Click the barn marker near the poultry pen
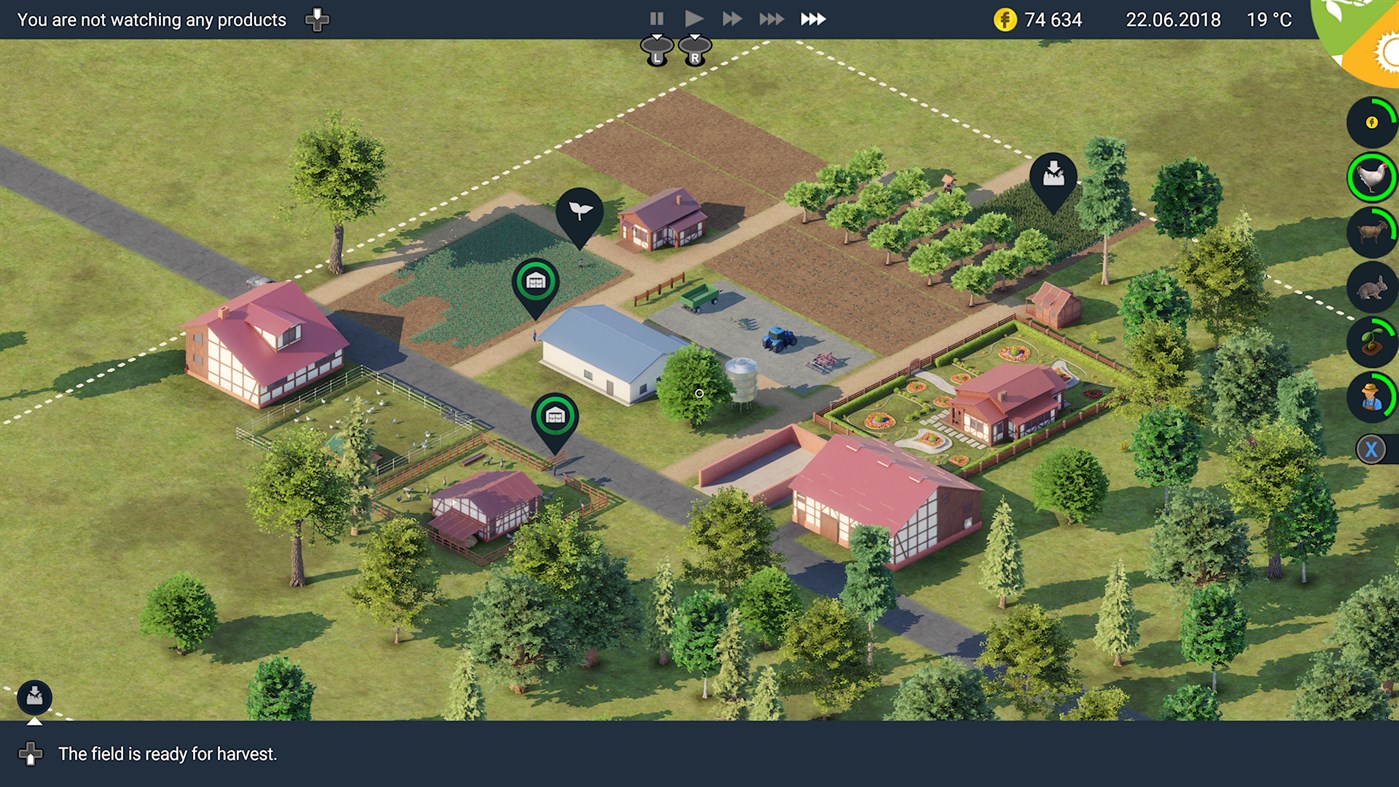 [555, 414]
